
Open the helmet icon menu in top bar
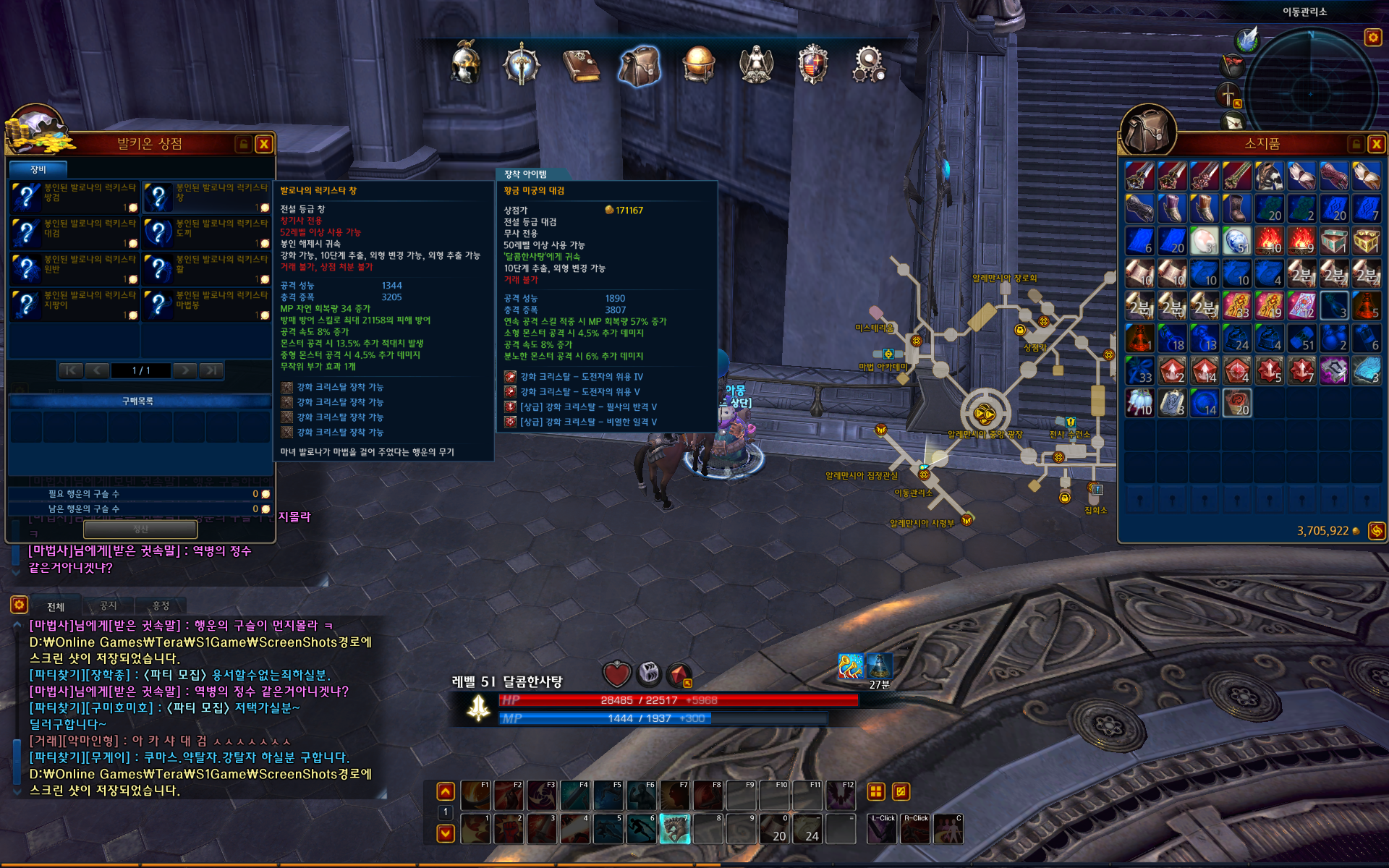465,64
